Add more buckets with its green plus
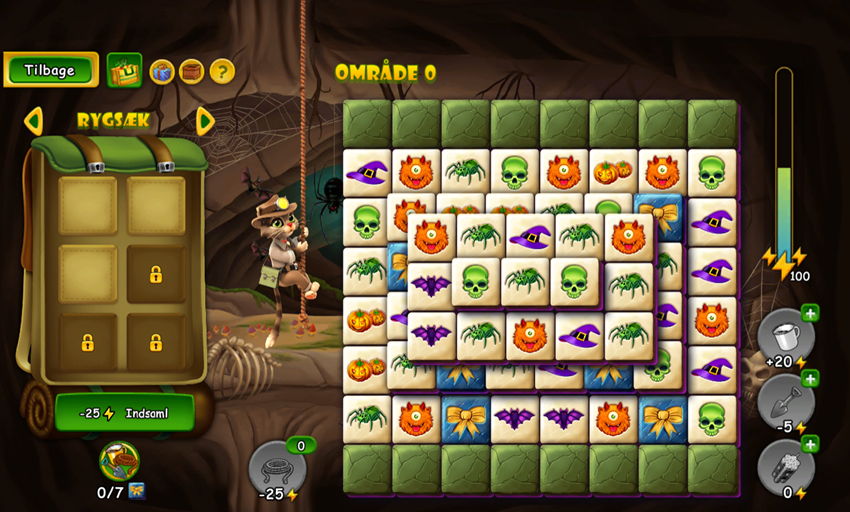Screen dimensions: 850x512 click(x=810, y=314)
